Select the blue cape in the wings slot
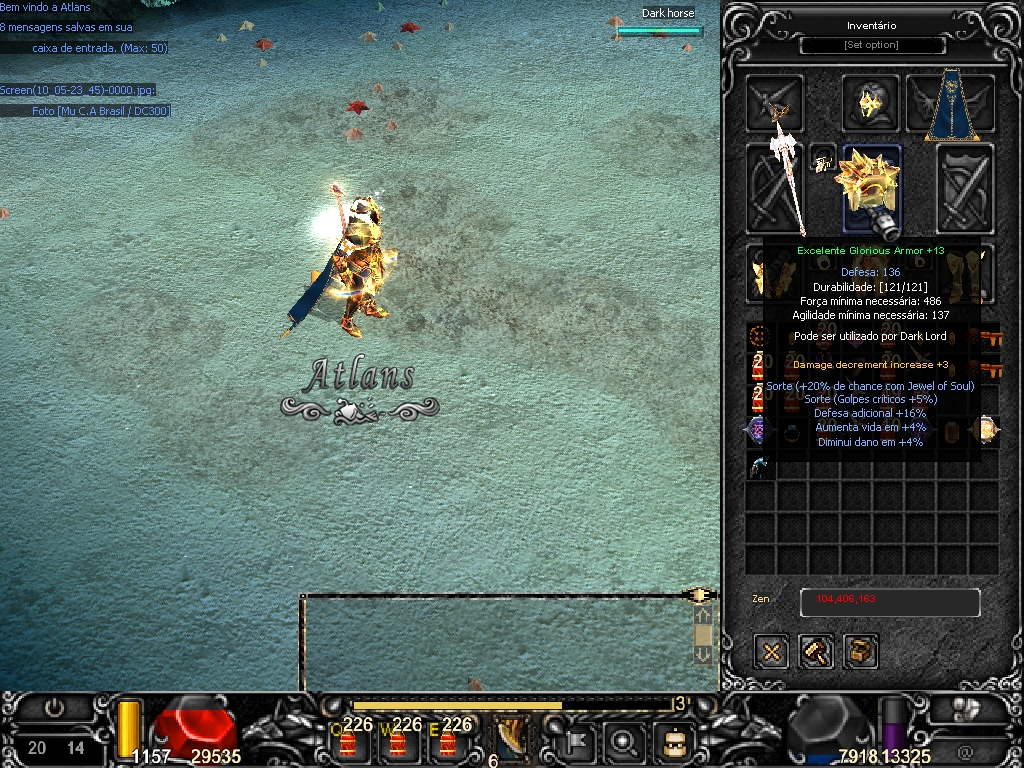1024x768 pixels. point(951,103)
